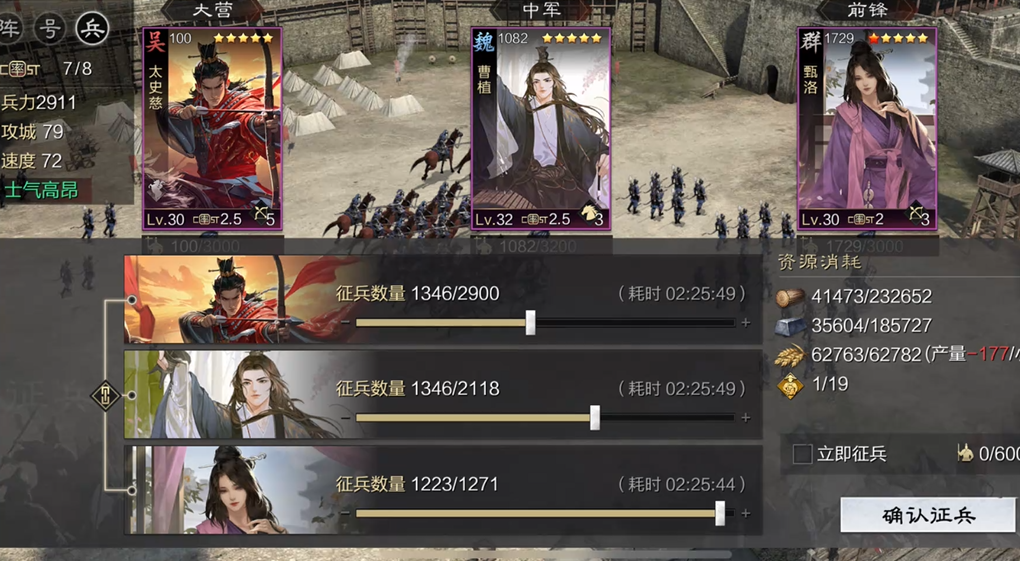The image size is (1020, 561).
Task: Click 太史慈 troop slider handle
Action: click(531, 322)
